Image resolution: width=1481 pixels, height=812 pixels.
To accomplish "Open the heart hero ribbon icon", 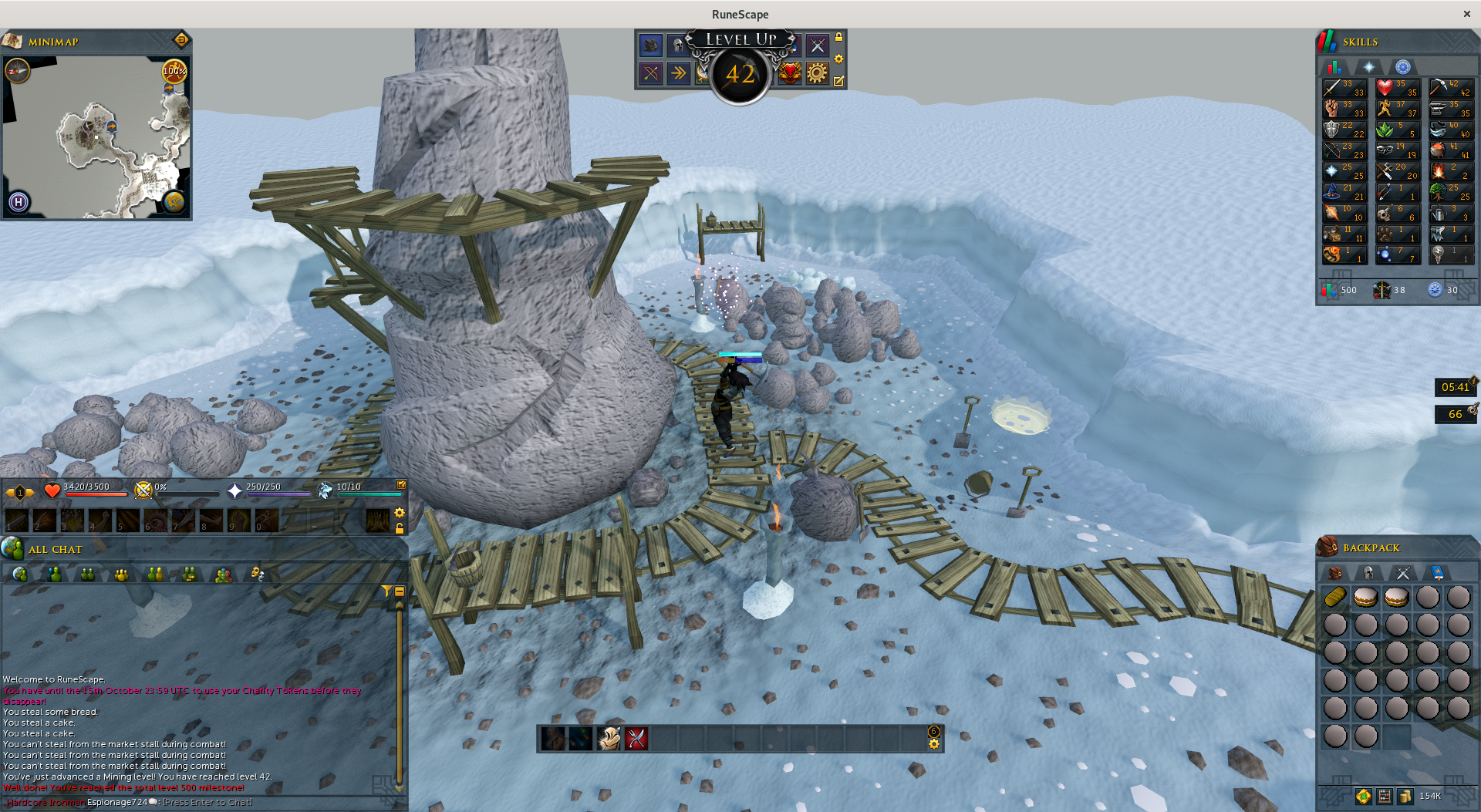I will point(790,73).
